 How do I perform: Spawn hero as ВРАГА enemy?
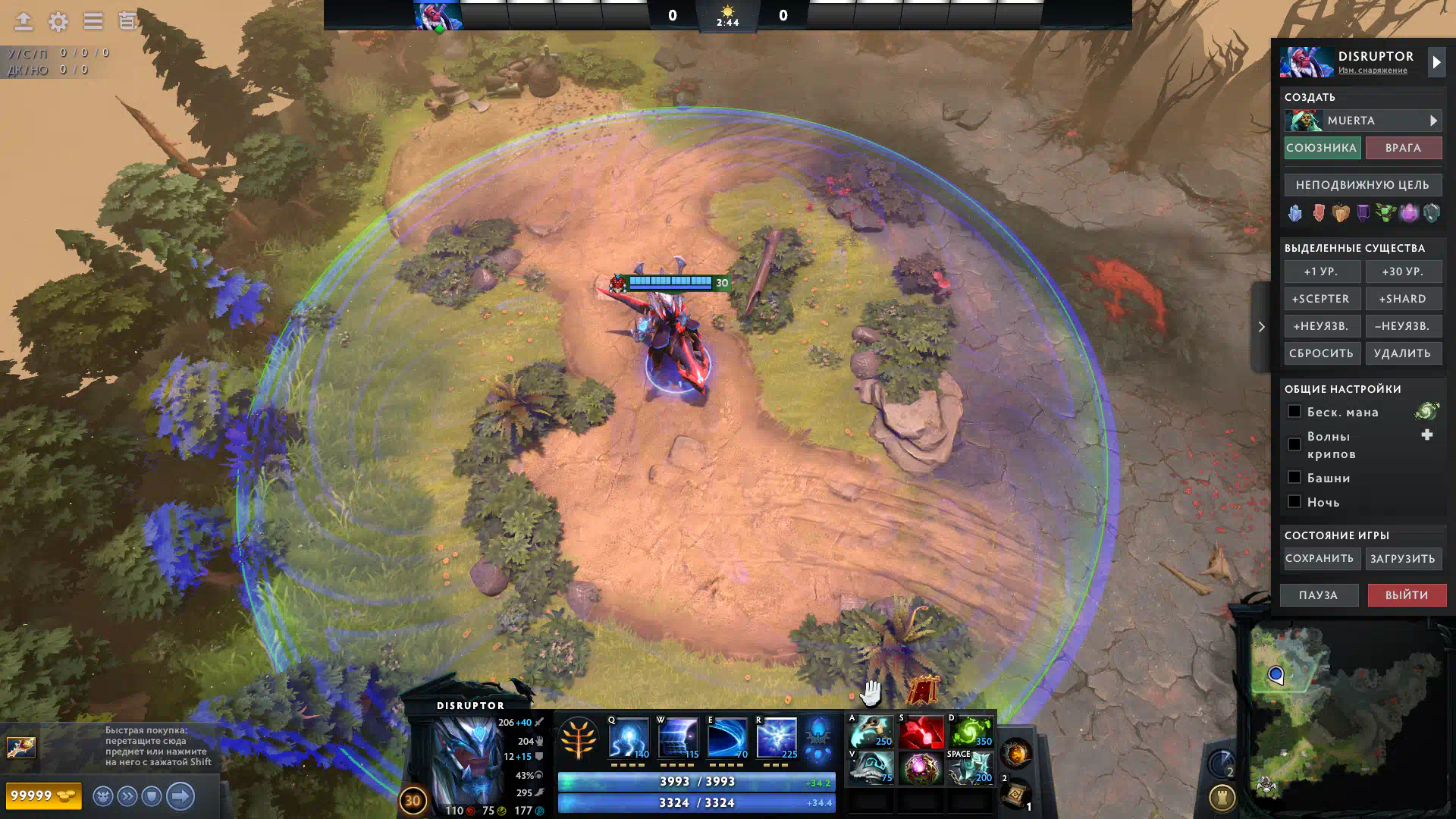click(1403, 148)
